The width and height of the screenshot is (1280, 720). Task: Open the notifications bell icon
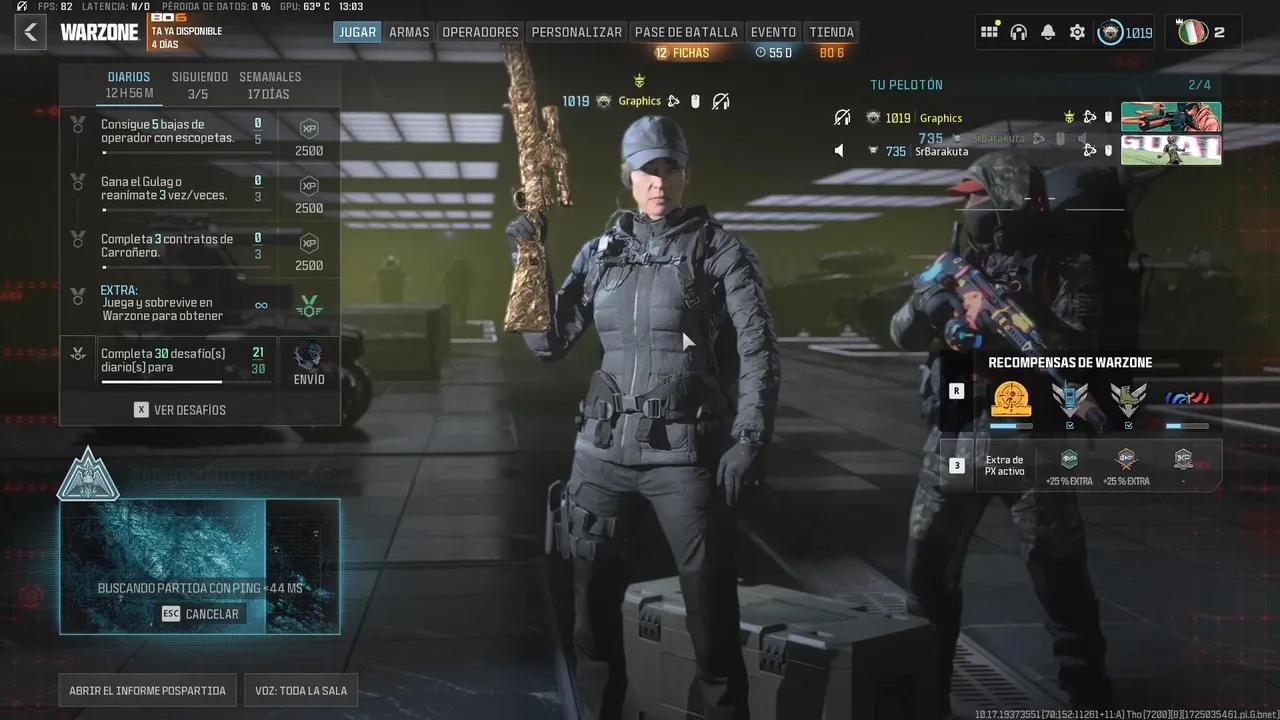pos(1047,32)
